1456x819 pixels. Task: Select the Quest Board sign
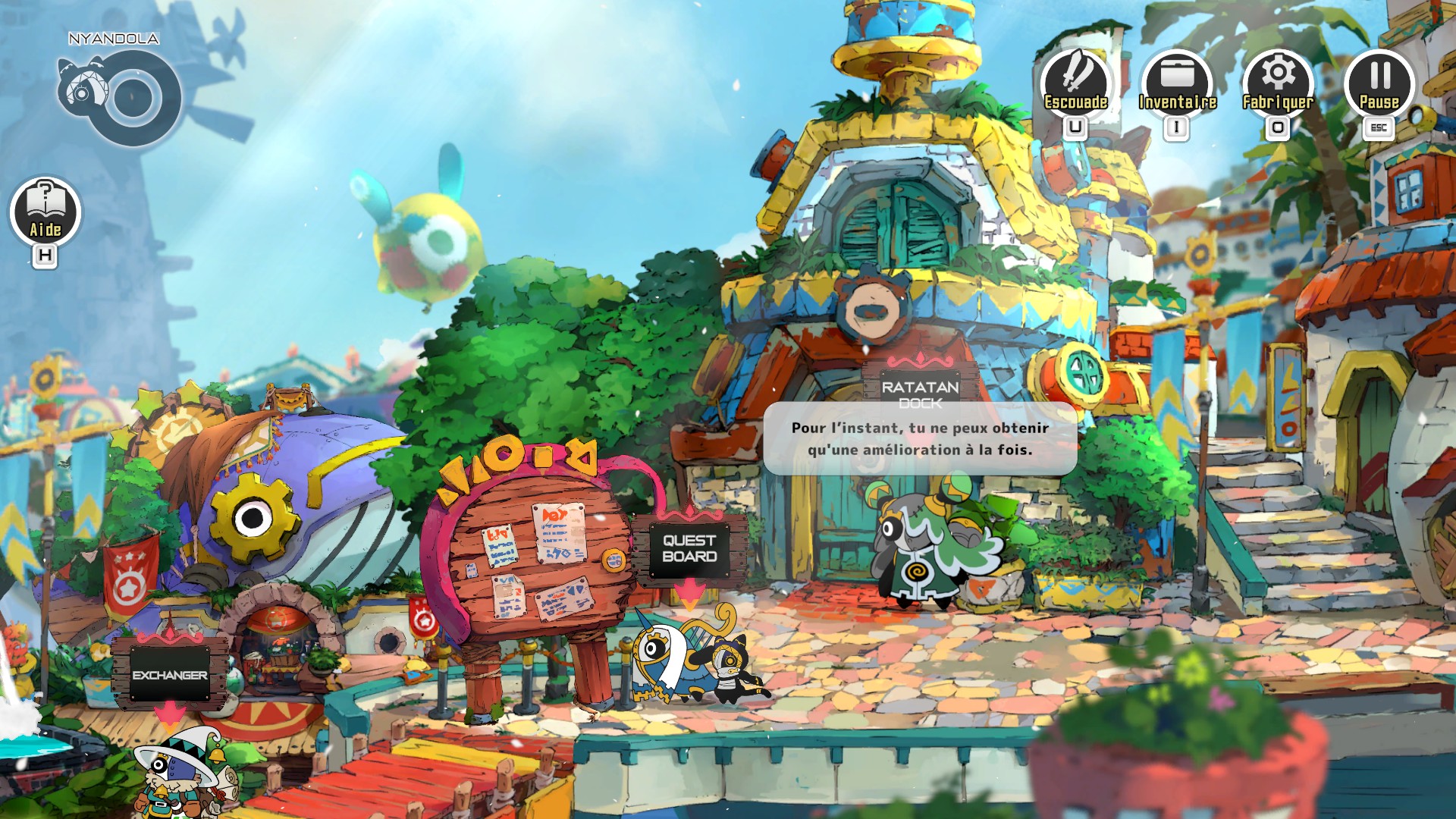coord(689,548)
